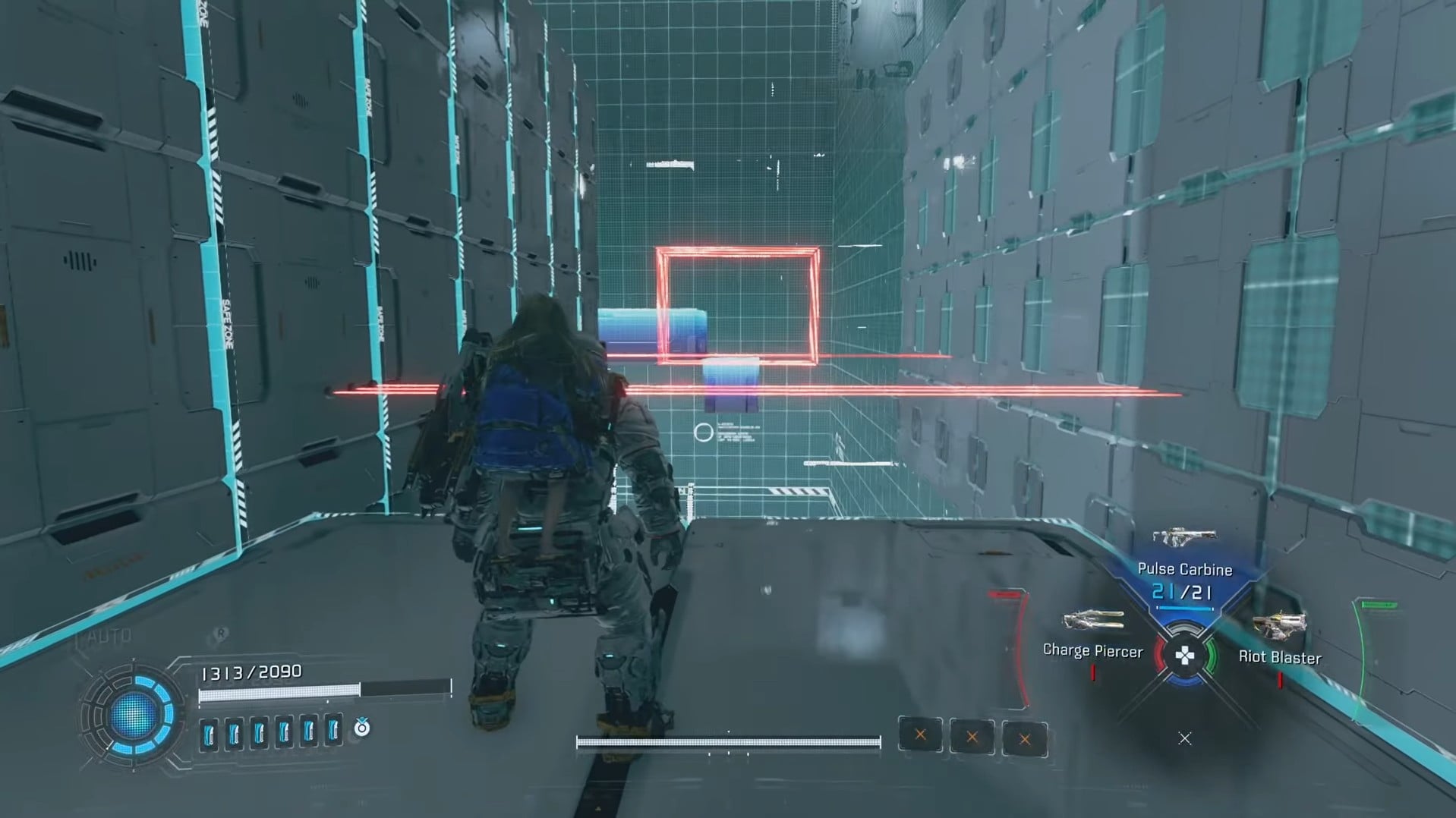Click the small ring icon beside the energy cells
The height and width of the screenshot is (818, 1456).
(362, 728)
